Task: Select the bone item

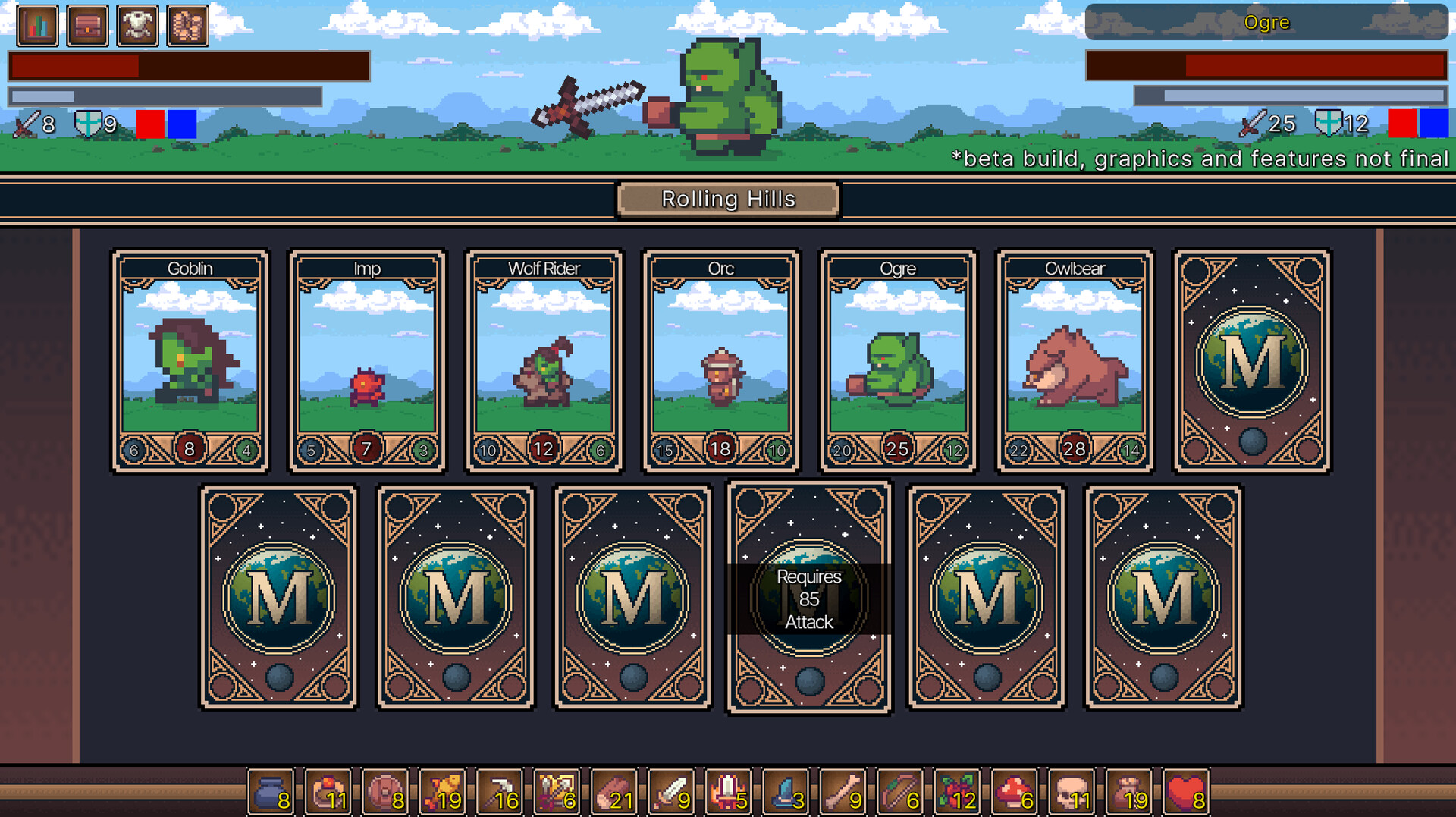Action: (842, 789)
